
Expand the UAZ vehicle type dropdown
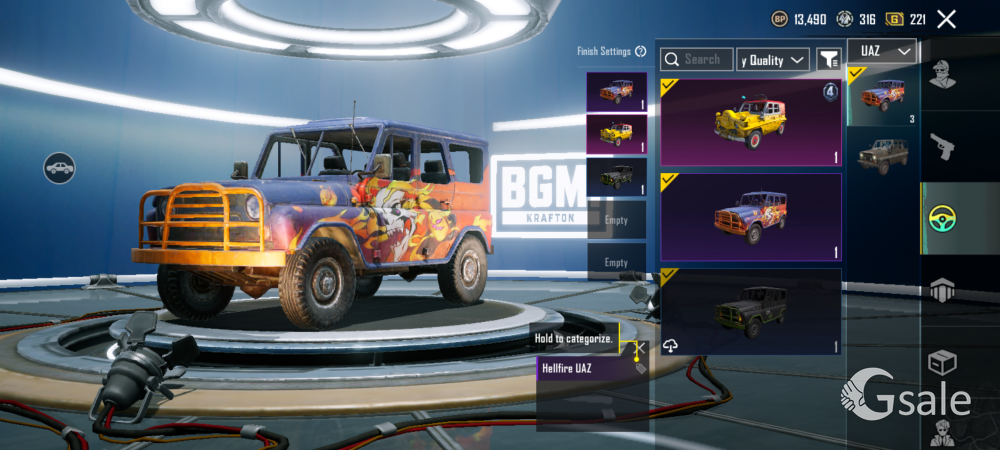[882, 51]
